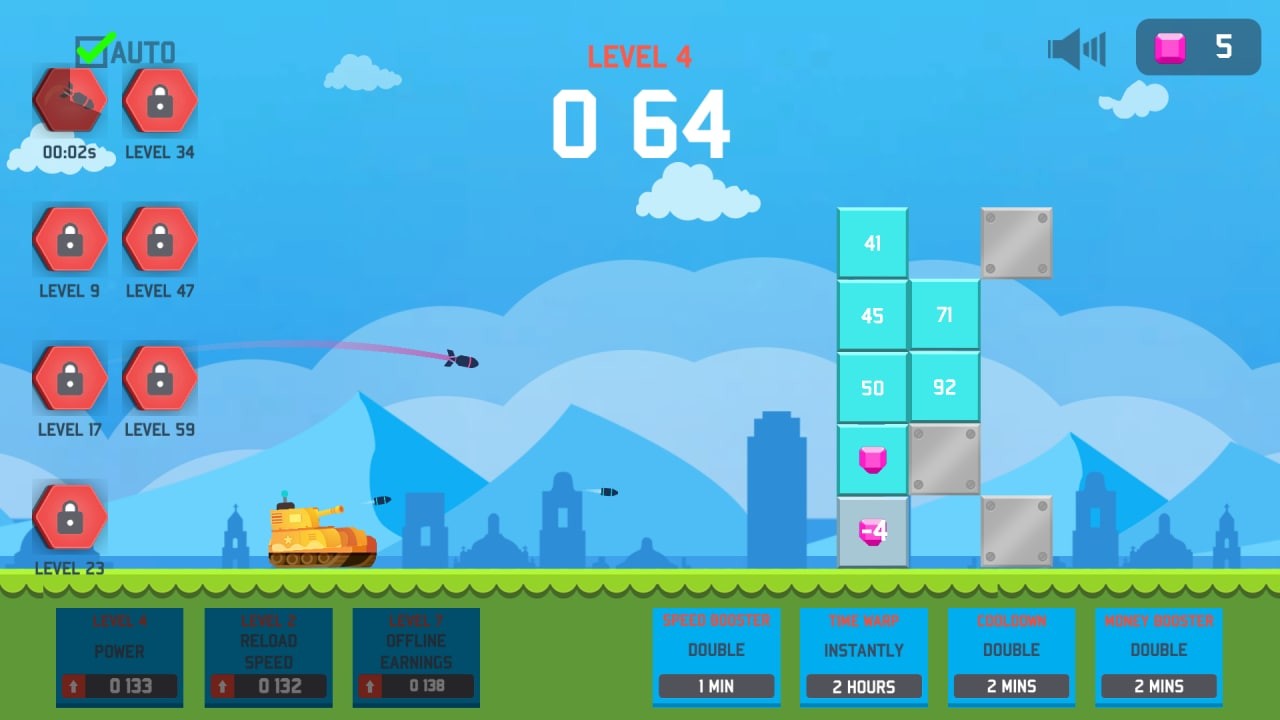Activate the Money Booster Double
This screenshot has height=720, width=1280.
coord(1159,657)
